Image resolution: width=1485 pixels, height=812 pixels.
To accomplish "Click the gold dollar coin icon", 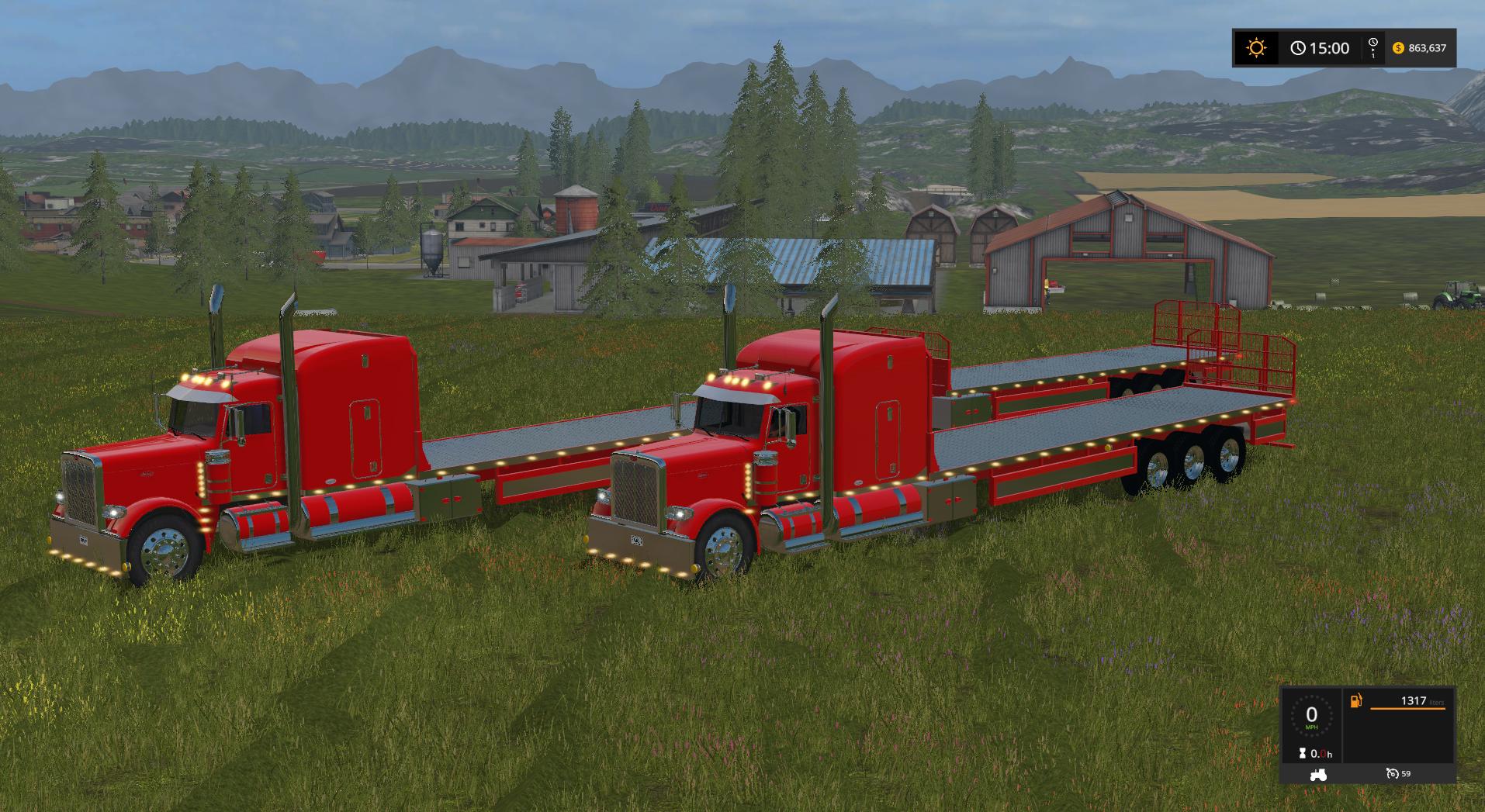I will (1398, 48).
